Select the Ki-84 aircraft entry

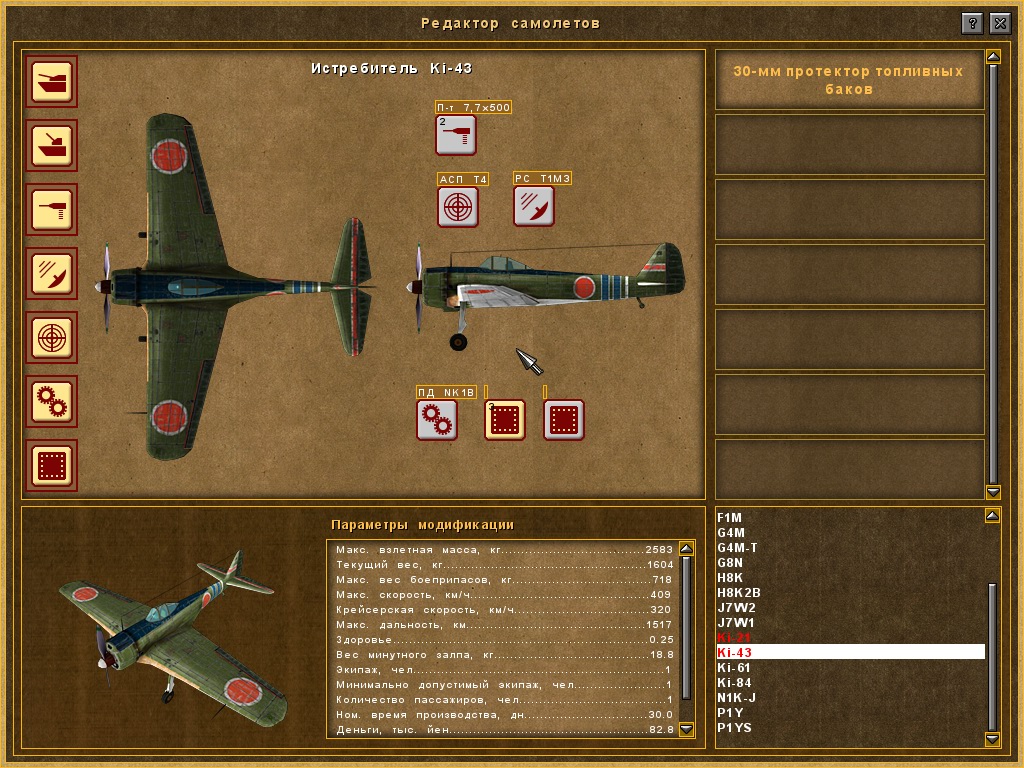click(734, 683)
